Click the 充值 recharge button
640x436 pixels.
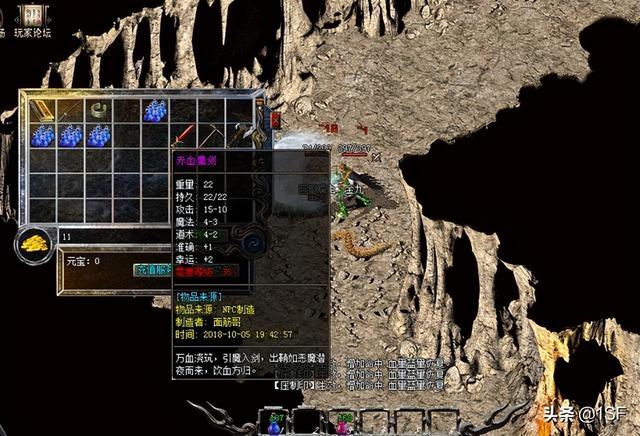[x=150, y=269]
